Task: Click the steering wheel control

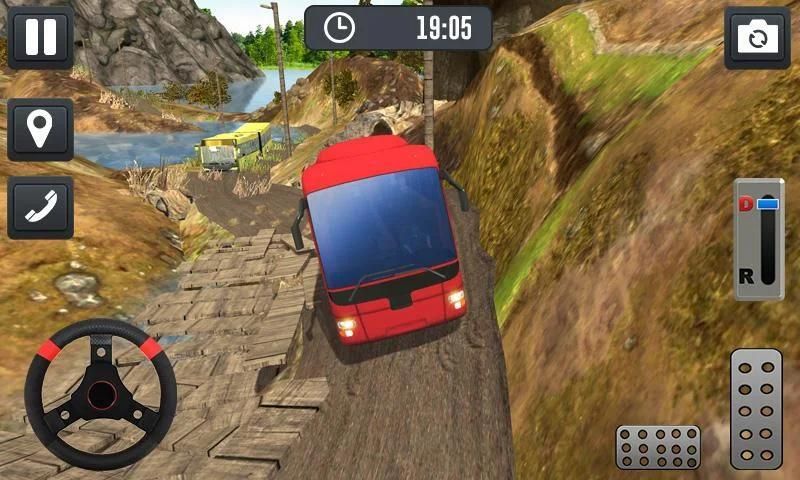Action: 100,393
